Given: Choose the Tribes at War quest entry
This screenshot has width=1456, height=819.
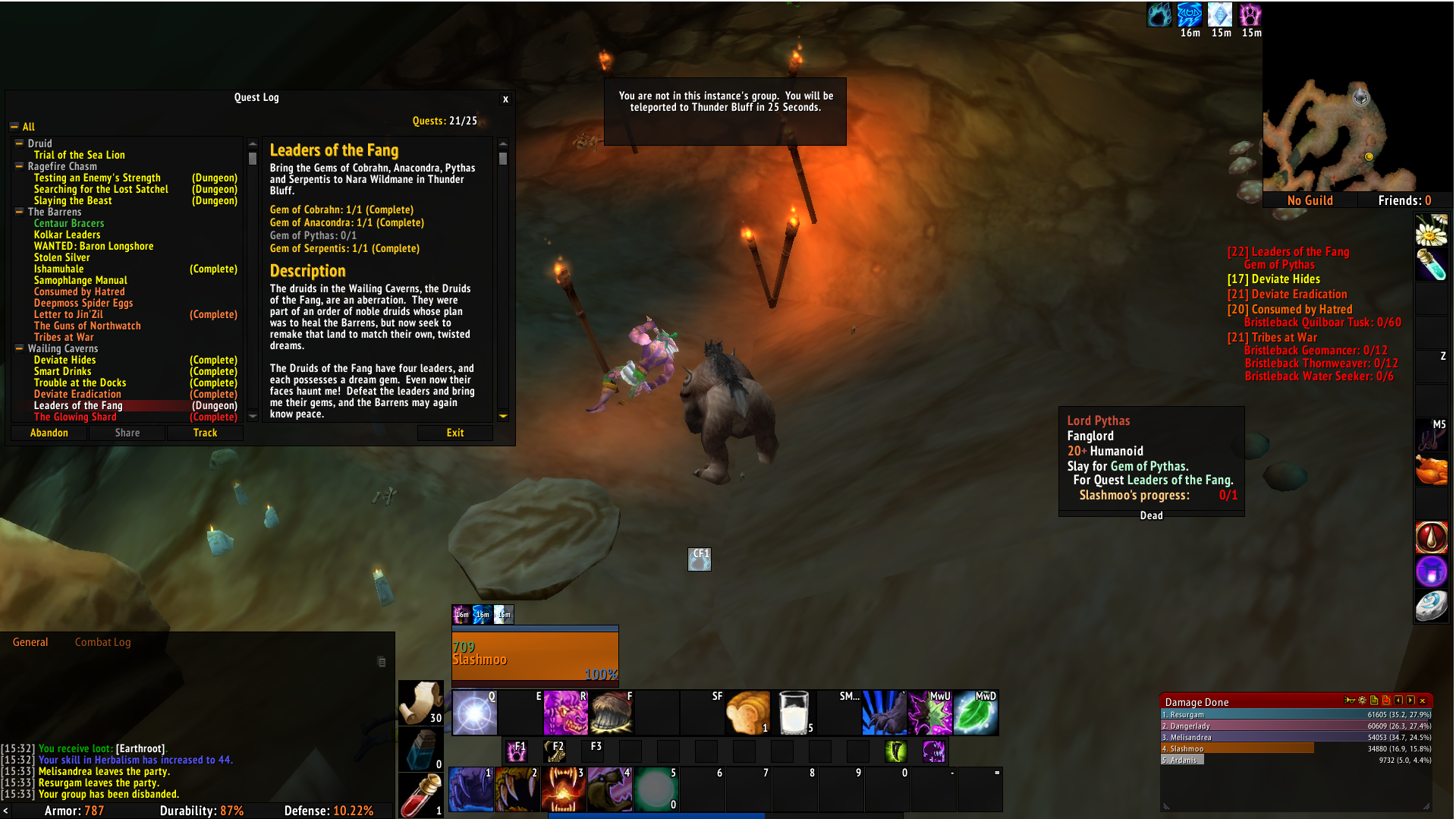Looking at the screenshot, I should (x=64, y=337).
